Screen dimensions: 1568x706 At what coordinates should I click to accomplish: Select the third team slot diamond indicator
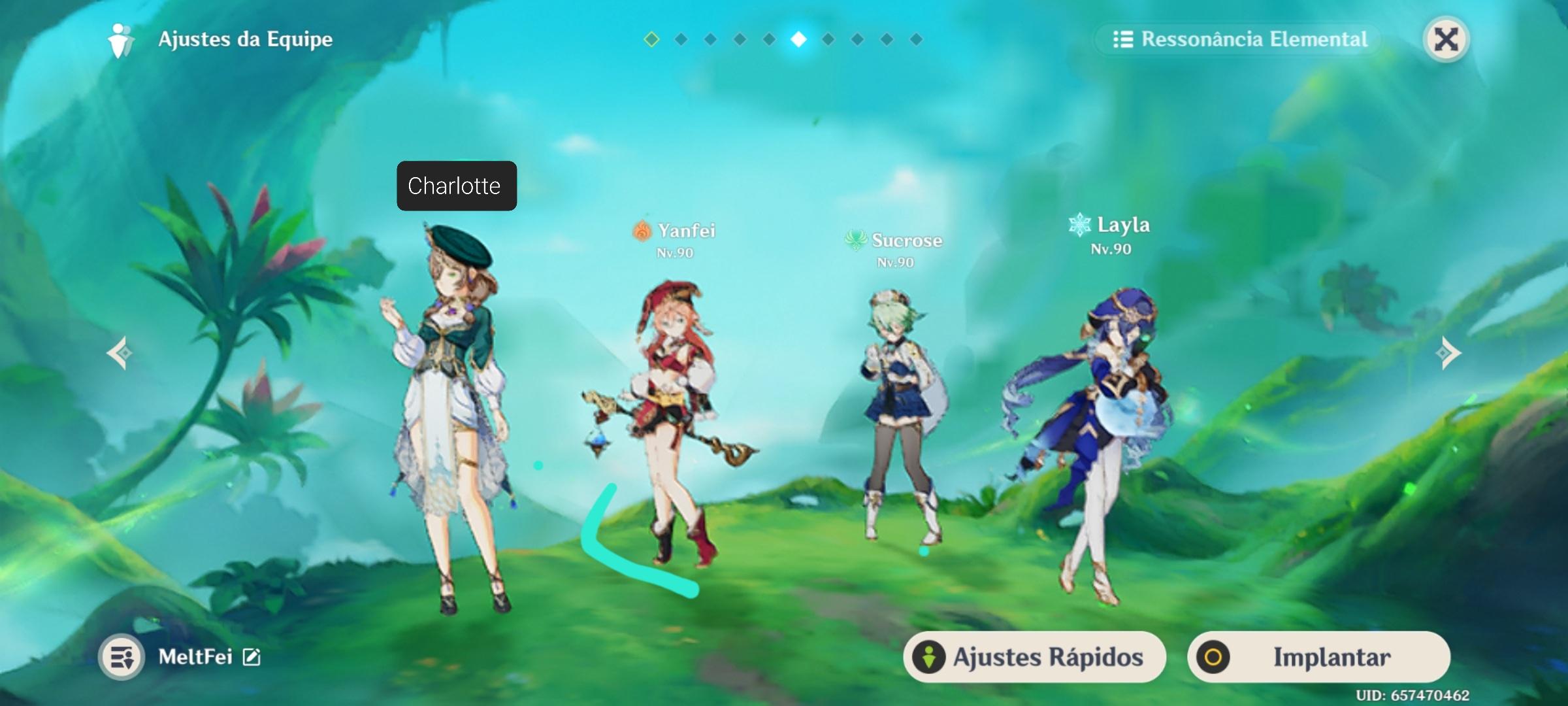coord(711,39)
